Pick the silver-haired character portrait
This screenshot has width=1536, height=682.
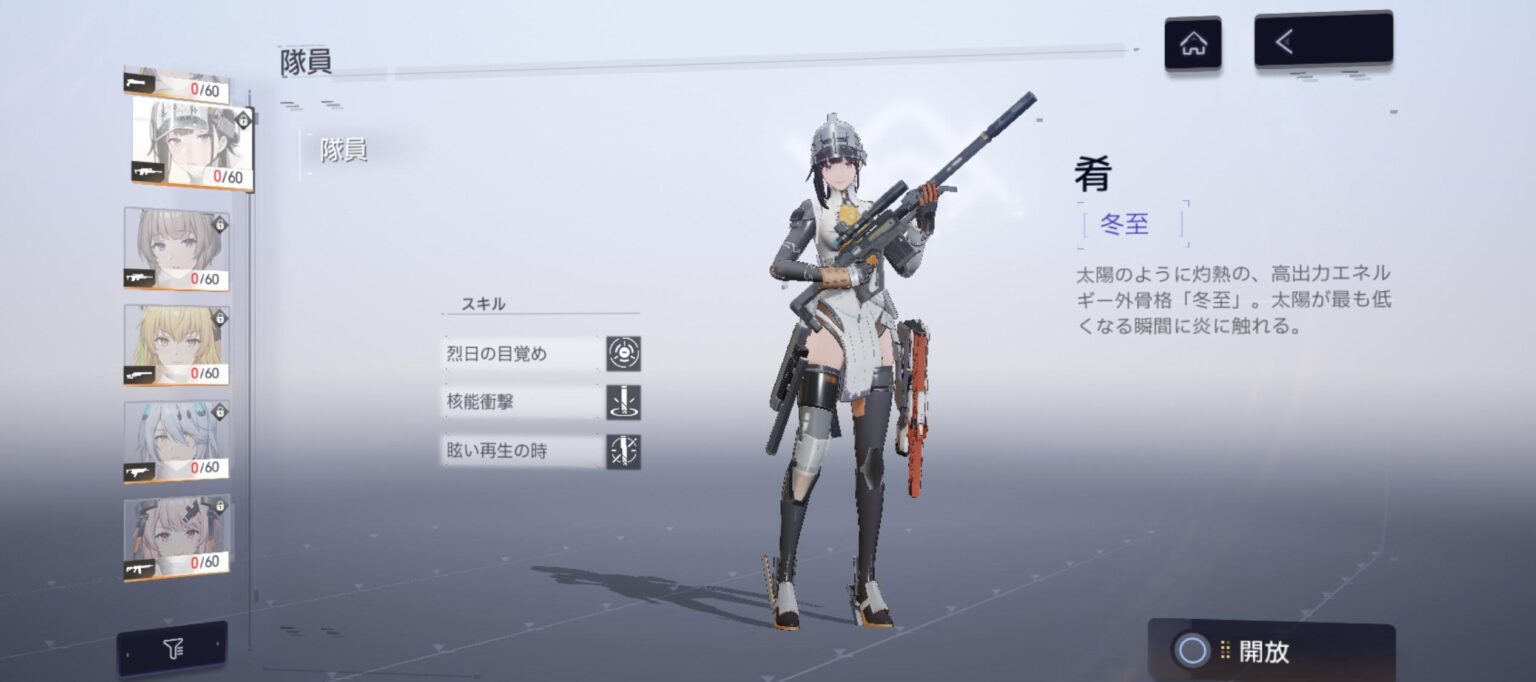point(177,440)
